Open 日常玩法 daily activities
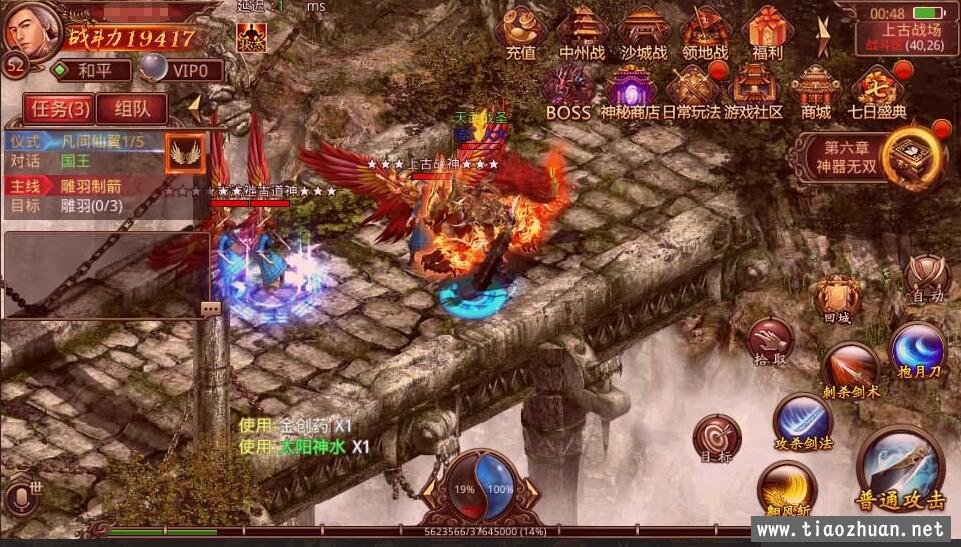The width and height of the screenshot is (961, 547). pos(691,90)
